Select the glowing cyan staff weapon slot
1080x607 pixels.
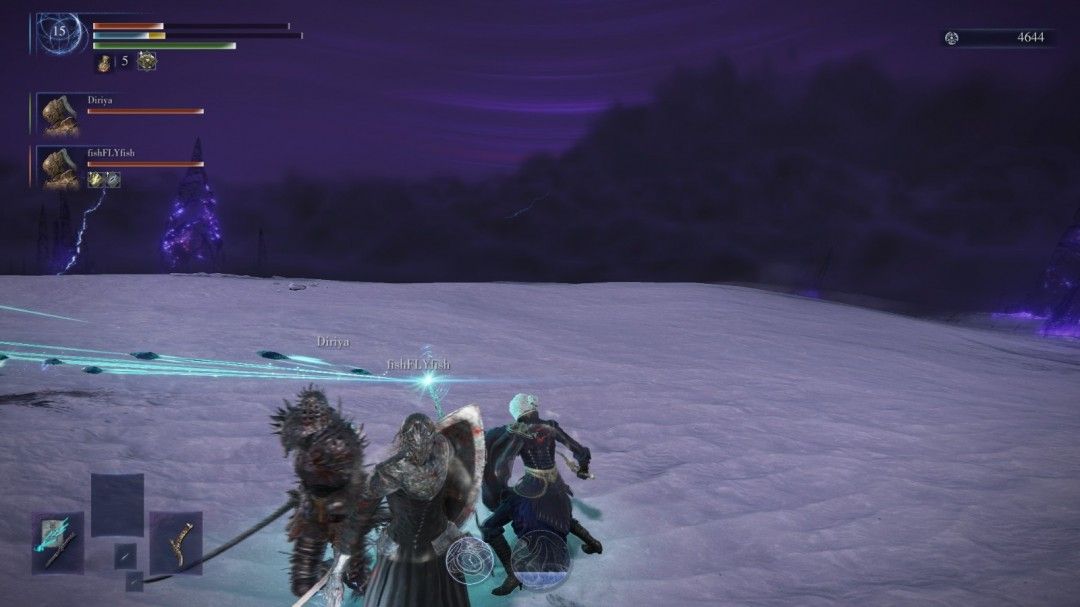pos(57,542)
